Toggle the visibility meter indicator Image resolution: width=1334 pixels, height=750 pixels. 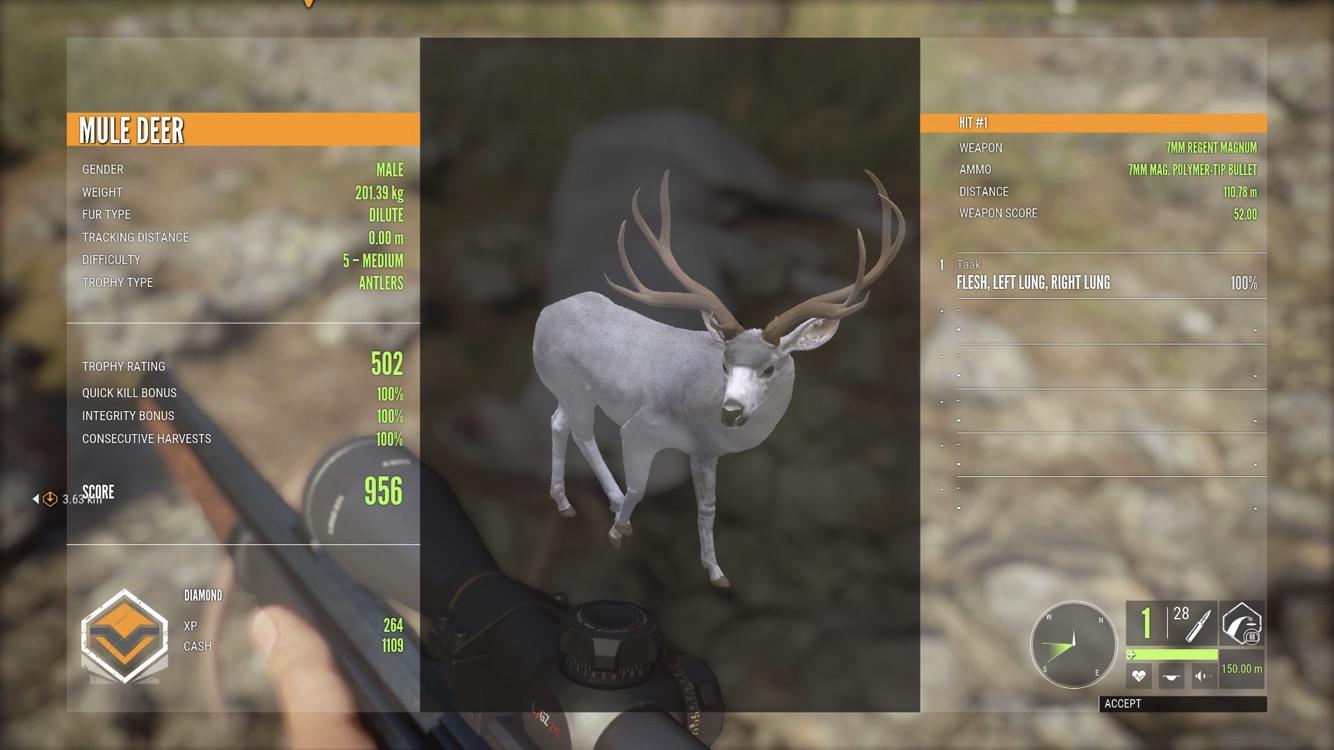[x=1171, y=676]
